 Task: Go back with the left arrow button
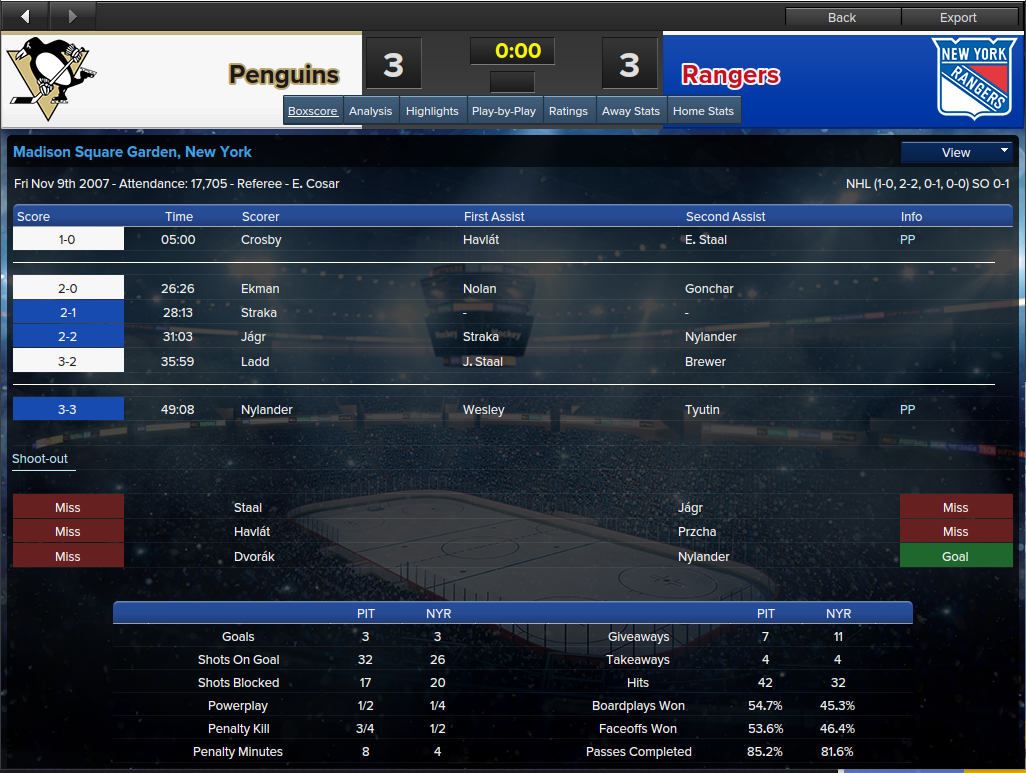pyautogui.click(x=25, y=16)
